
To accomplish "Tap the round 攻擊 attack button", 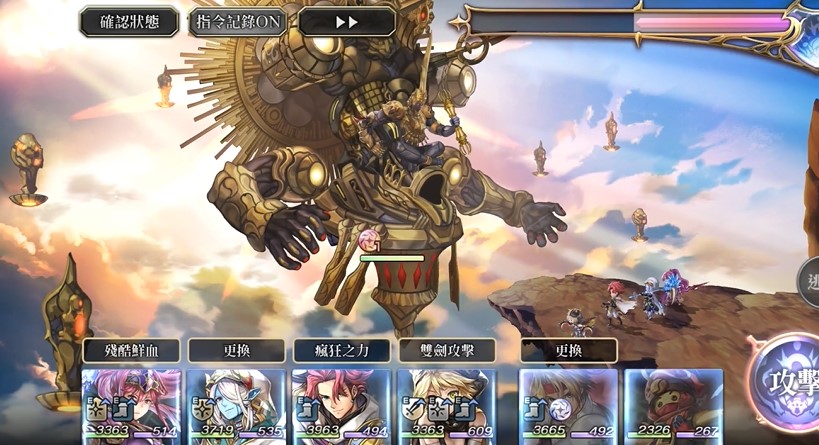I will click(x=790, y=383).
